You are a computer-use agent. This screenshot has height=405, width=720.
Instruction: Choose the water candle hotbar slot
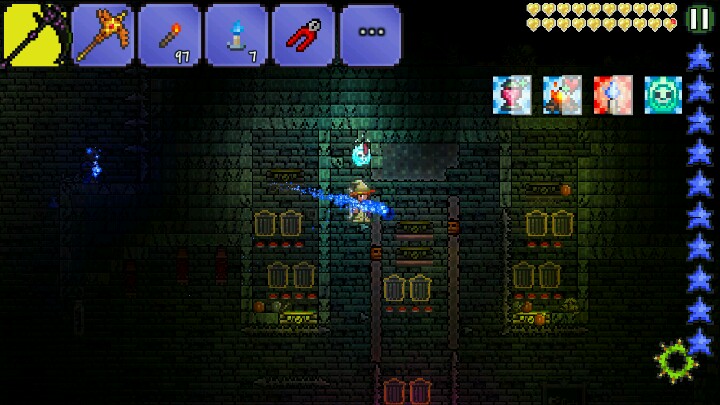coord(236,36)
